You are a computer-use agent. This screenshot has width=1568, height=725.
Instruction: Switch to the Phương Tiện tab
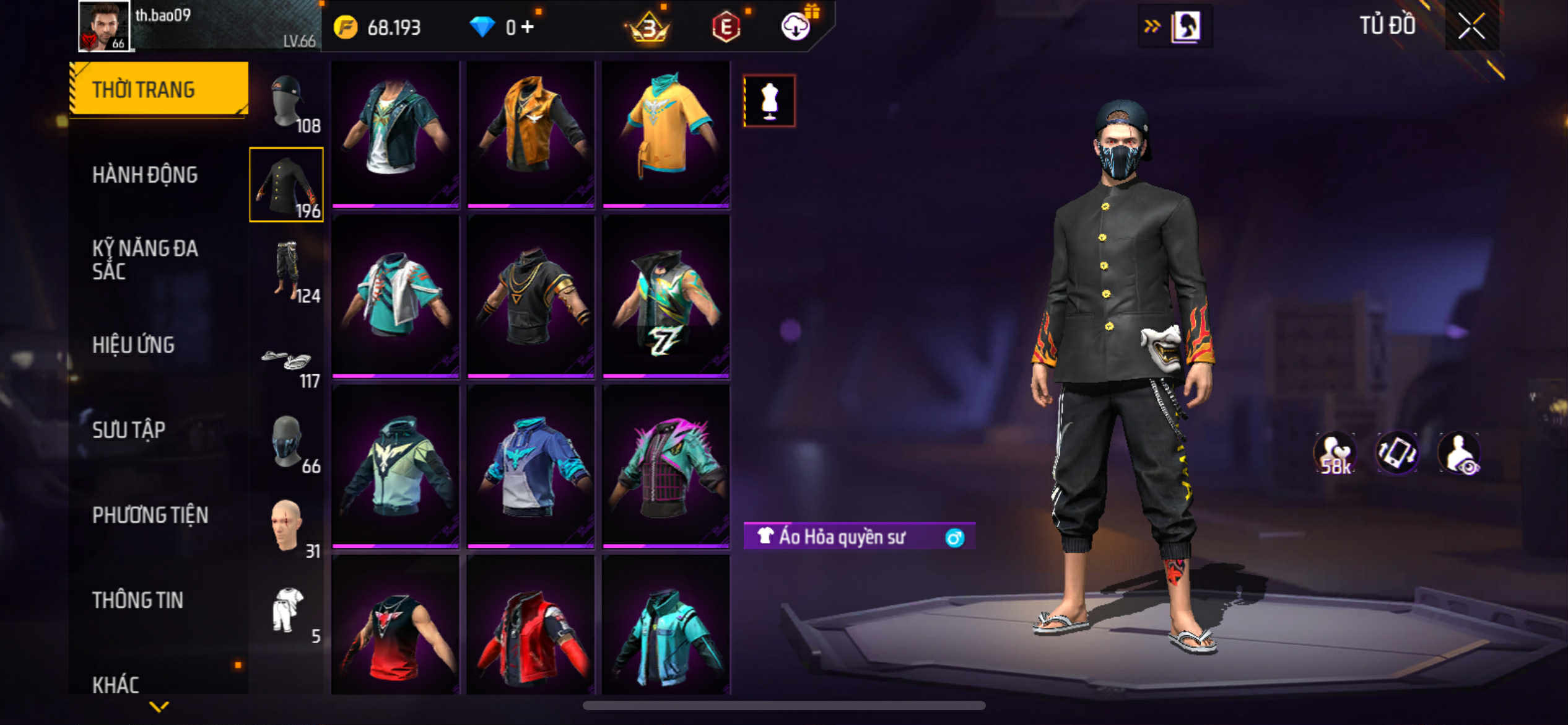pyautogui.click(x=150, y=514)
